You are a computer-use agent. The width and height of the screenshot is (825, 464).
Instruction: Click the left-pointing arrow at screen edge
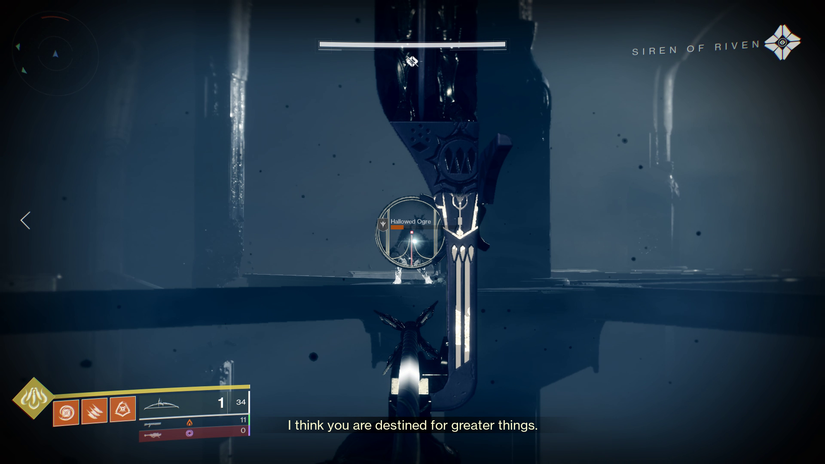(x=25, y=220)
